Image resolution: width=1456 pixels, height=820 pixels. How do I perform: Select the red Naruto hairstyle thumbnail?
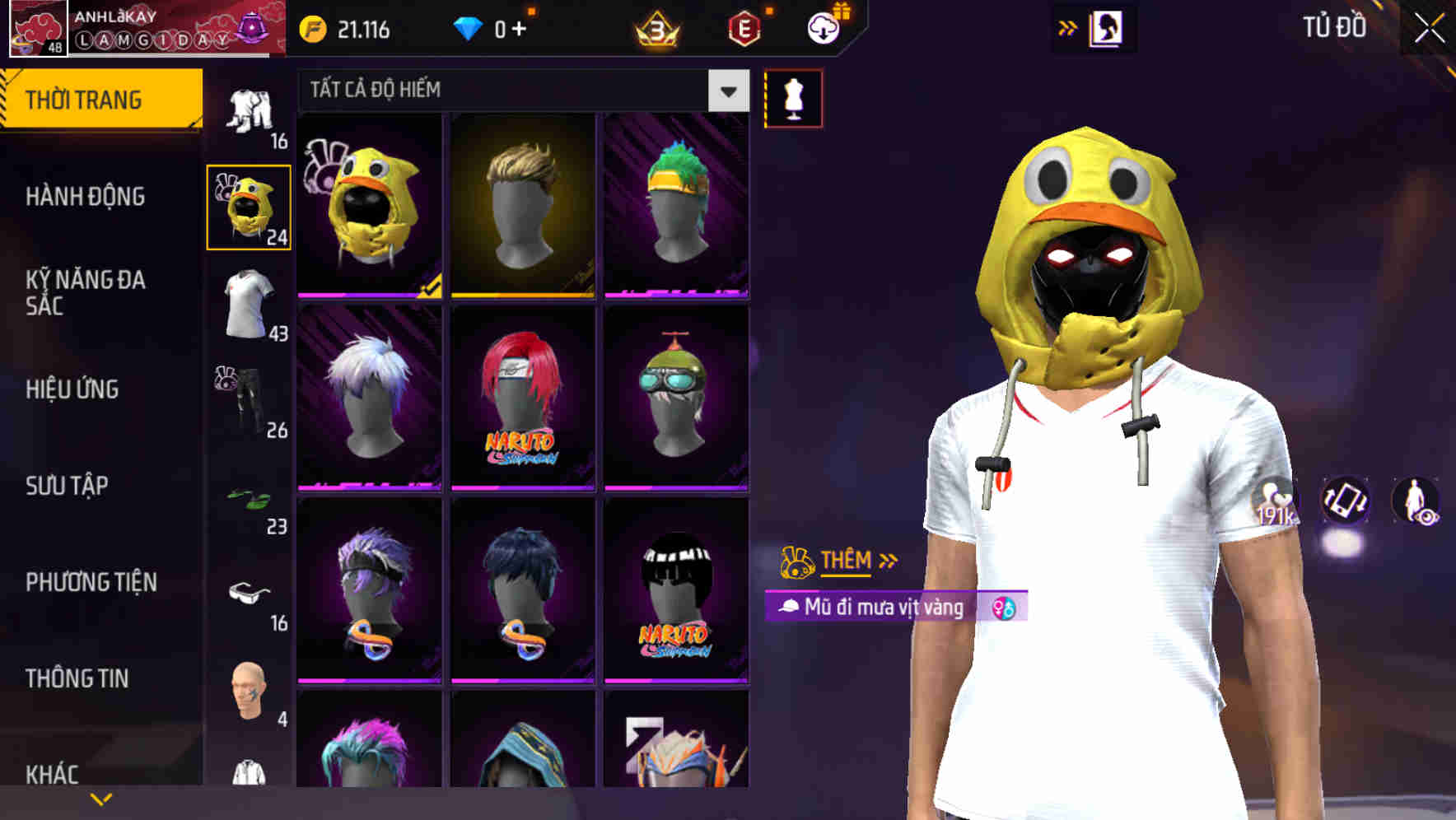[x=522, y=395]
